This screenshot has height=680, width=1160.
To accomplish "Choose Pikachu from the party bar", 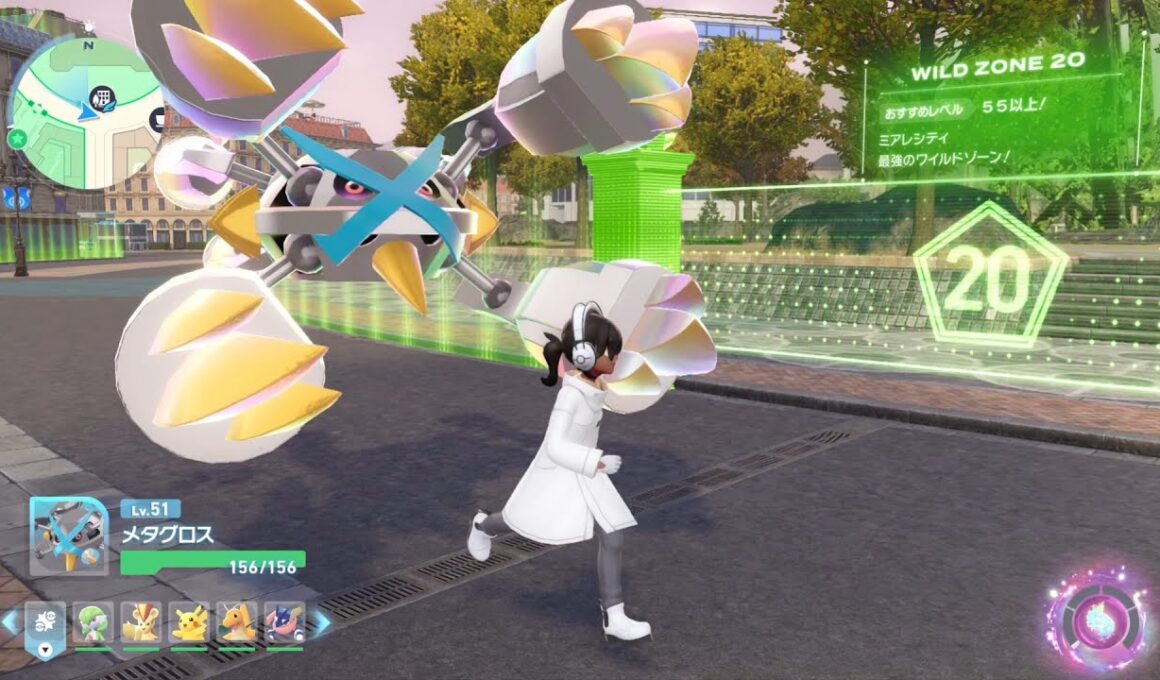I will coord(189,623).
